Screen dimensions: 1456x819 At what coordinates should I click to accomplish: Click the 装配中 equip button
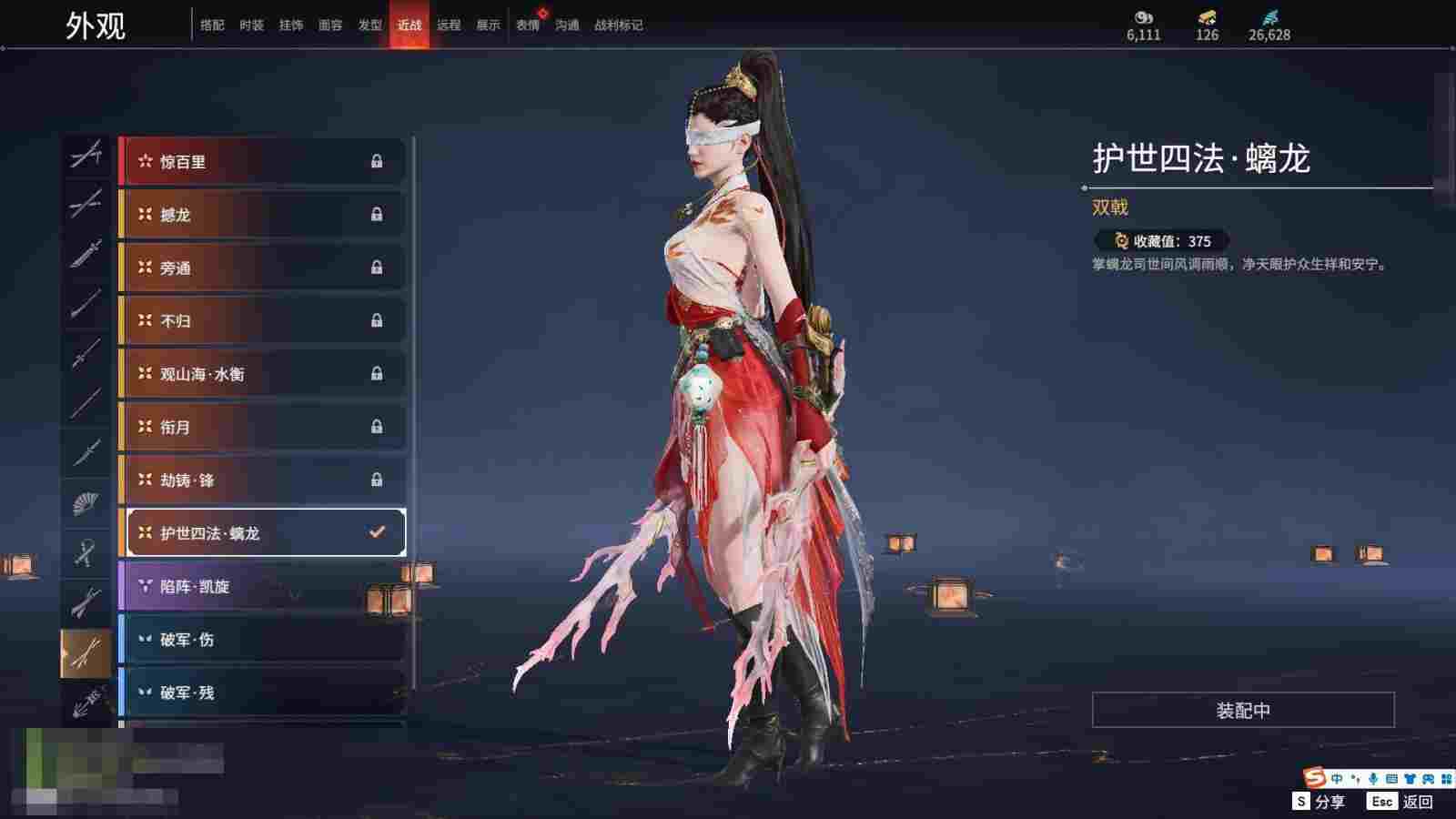(1243, 710)
